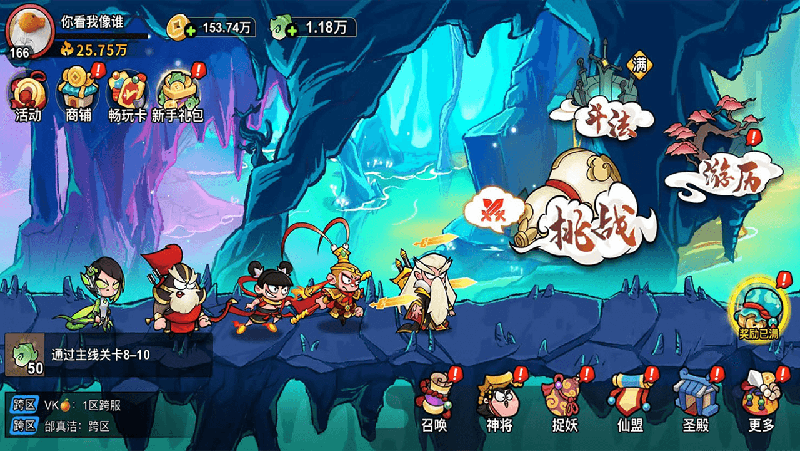Screen dimensions: 800x451
Task: Expand the 更多 more menu
Action: (x=760, y=400)
